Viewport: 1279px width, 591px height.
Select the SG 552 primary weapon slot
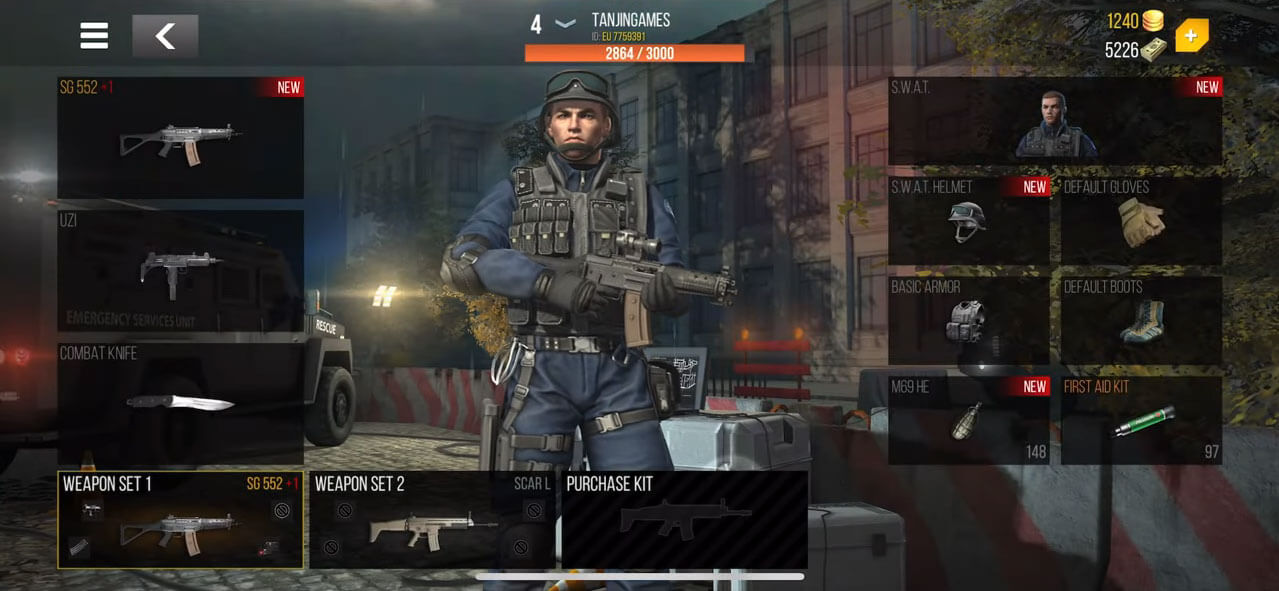tap(180, 138)
